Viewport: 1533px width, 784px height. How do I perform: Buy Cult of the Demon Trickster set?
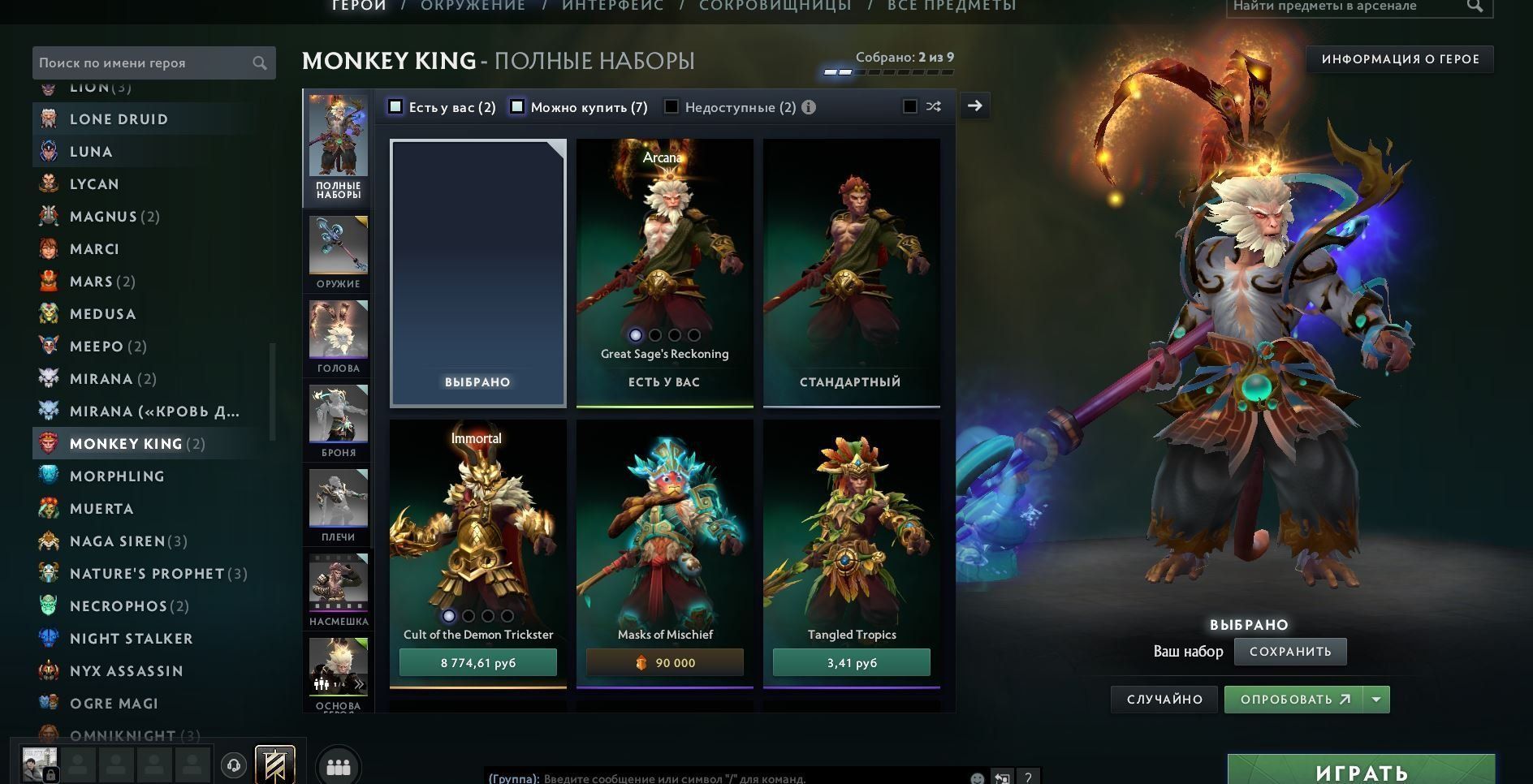pos(477,663)
